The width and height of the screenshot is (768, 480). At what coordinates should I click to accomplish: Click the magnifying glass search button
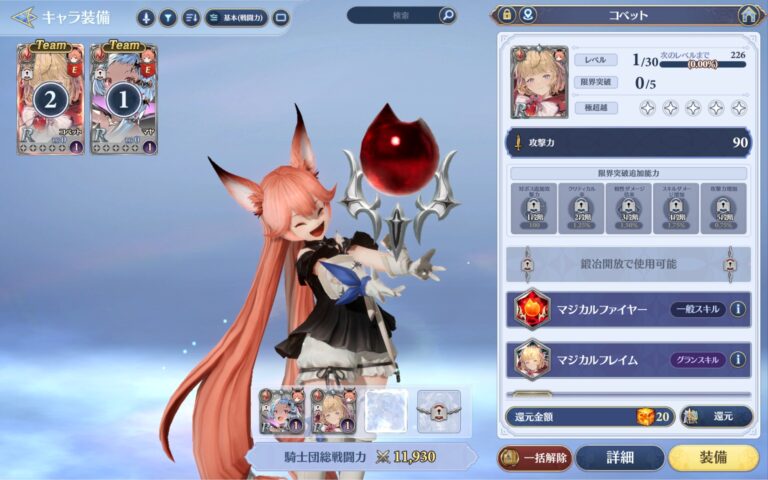pos(447,15)
